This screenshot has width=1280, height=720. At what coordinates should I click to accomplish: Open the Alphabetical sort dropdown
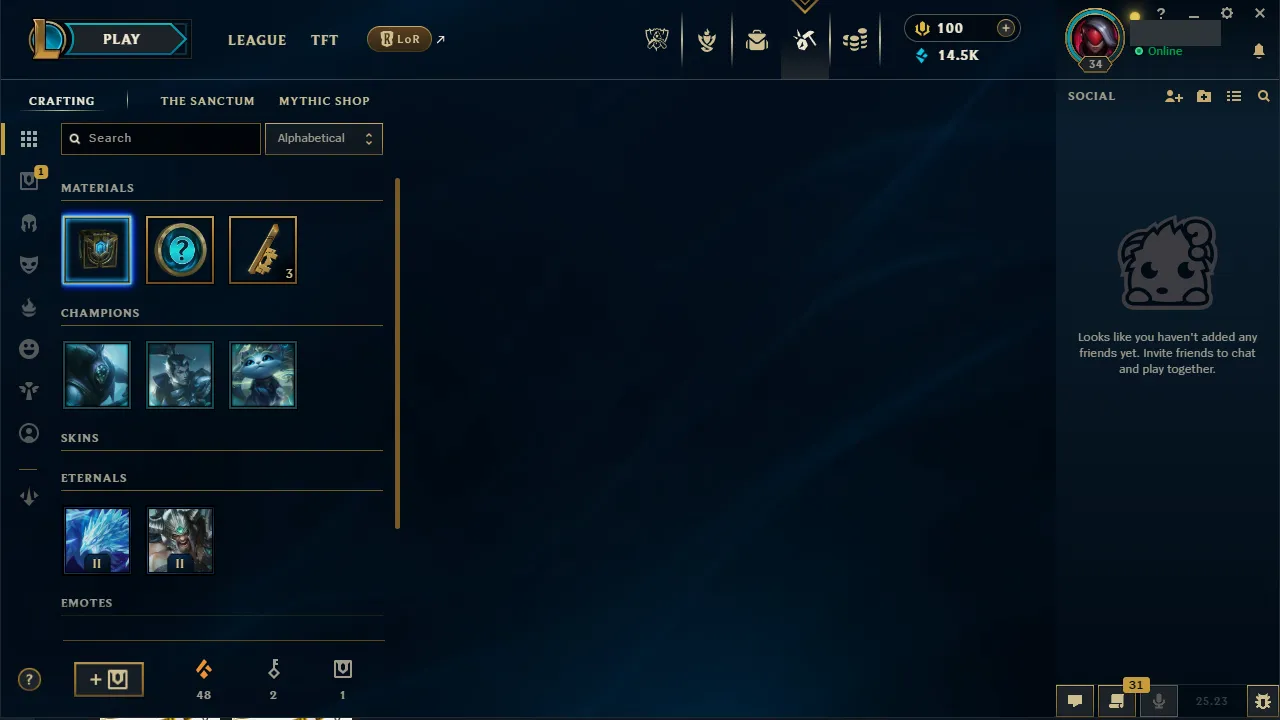coord(323,138)
